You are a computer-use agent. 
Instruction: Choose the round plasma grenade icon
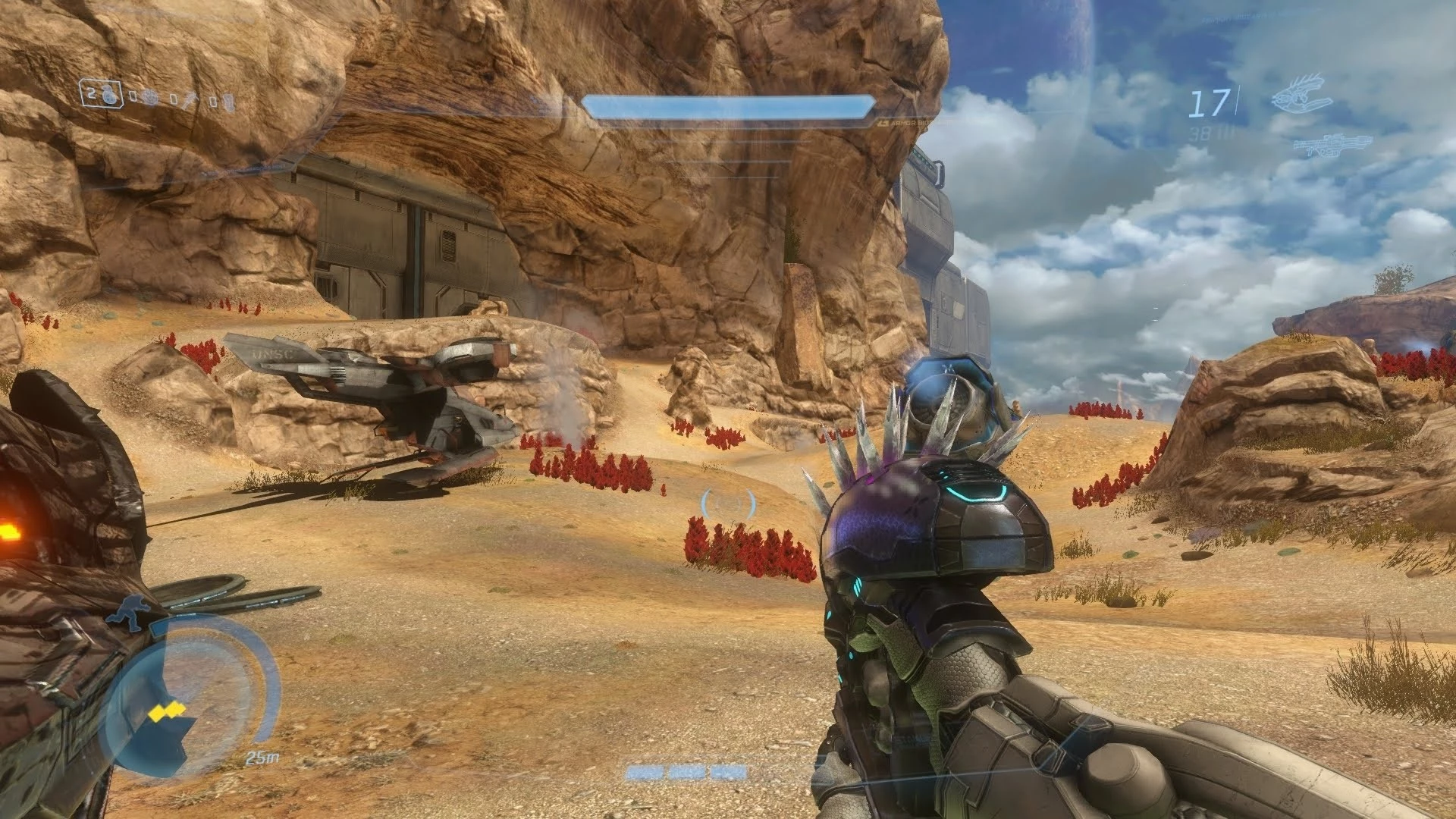pos(150,98)
